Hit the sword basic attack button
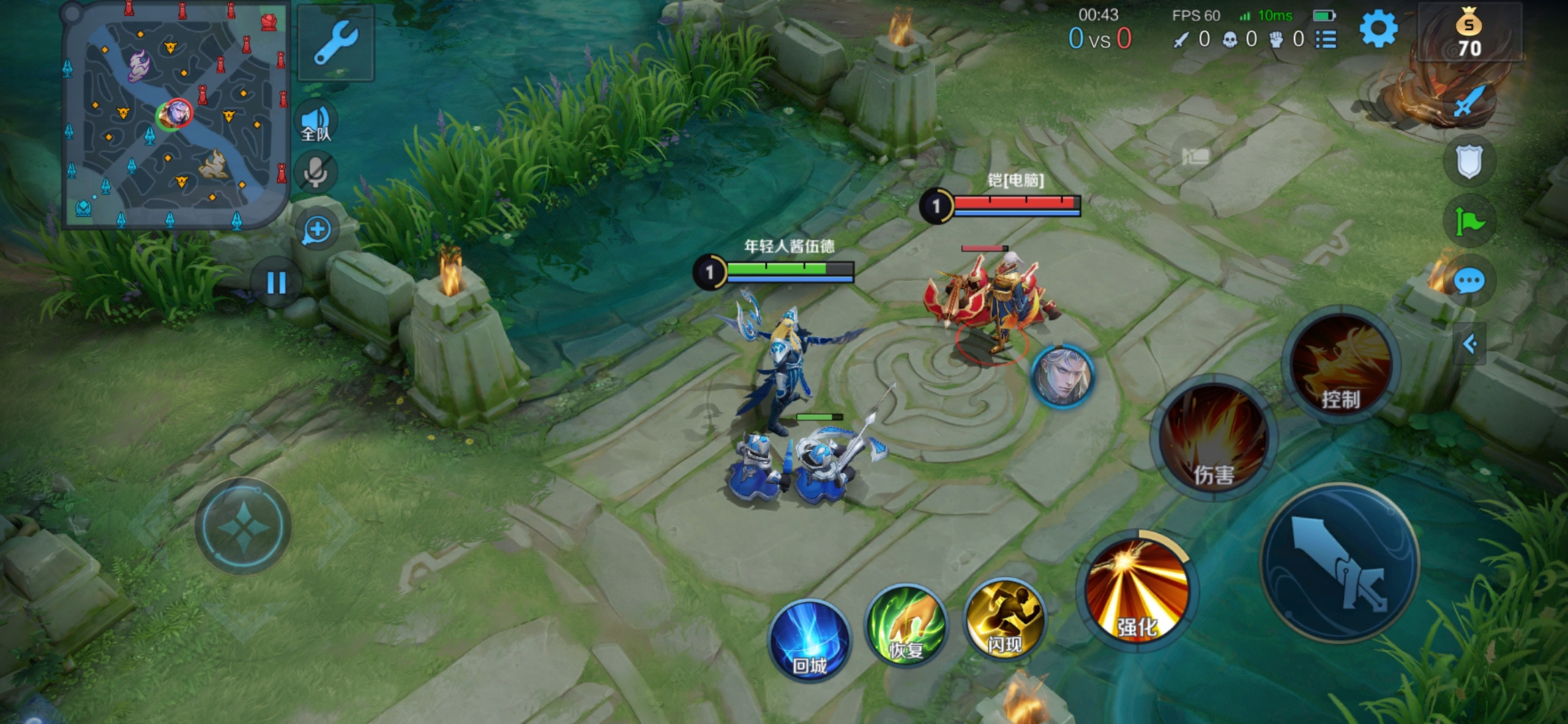 (x=1340, y=562)
